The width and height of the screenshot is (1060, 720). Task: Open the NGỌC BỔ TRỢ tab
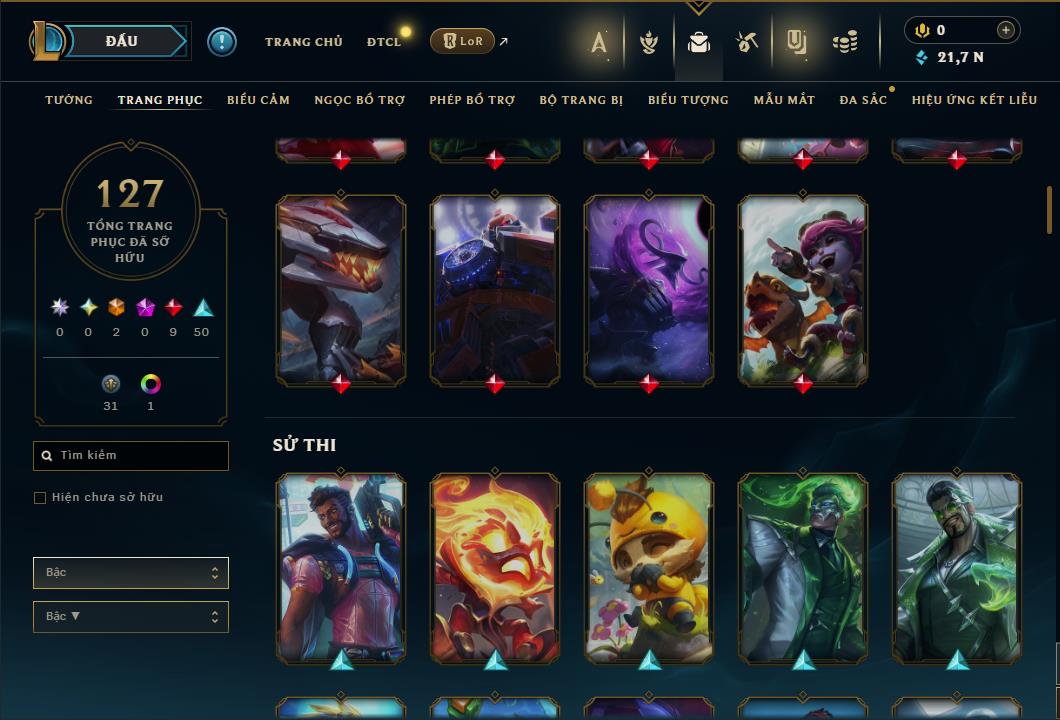359,100
